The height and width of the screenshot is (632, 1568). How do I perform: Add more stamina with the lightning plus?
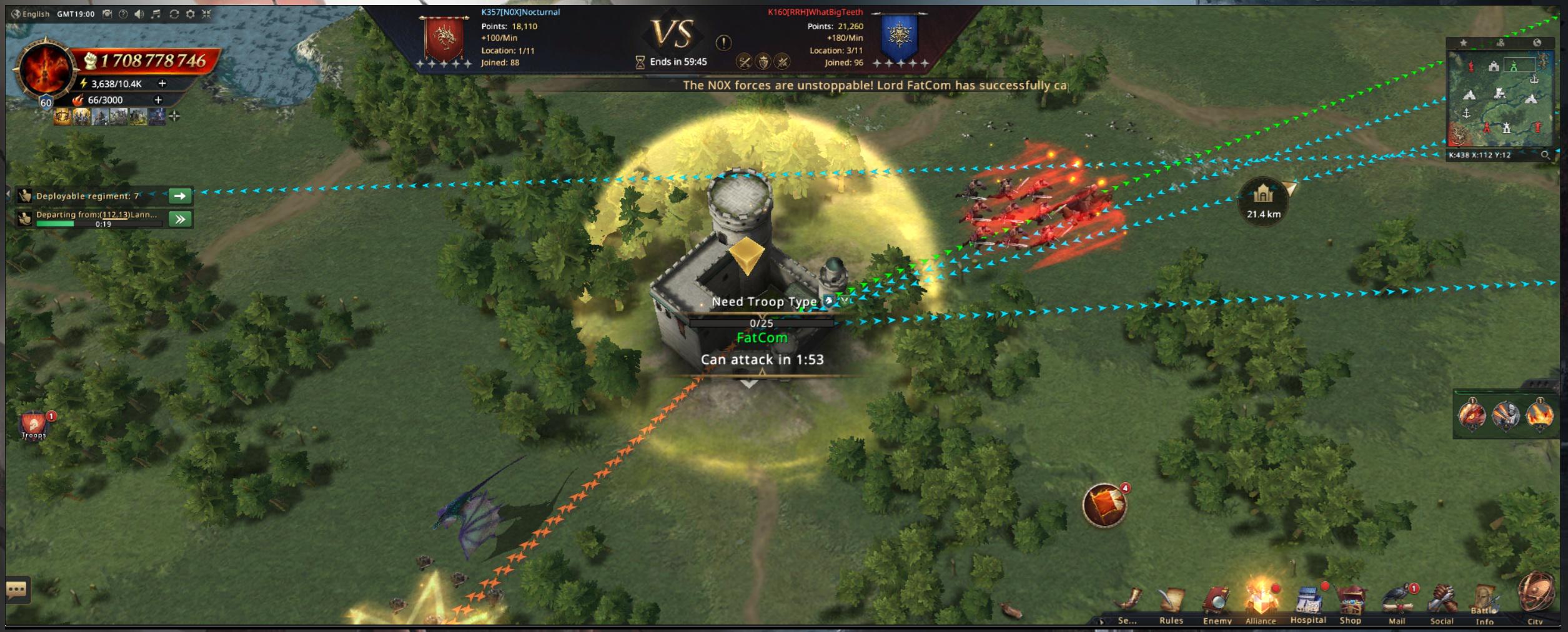(162, 84)
